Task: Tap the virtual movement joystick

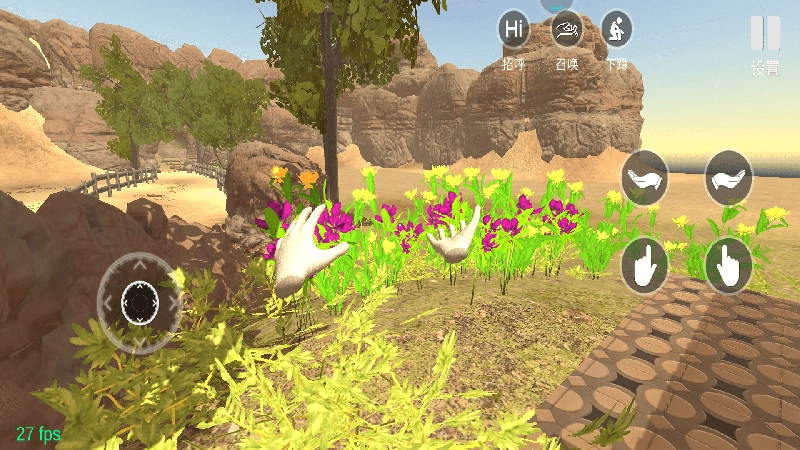Action: coord(140,300)
